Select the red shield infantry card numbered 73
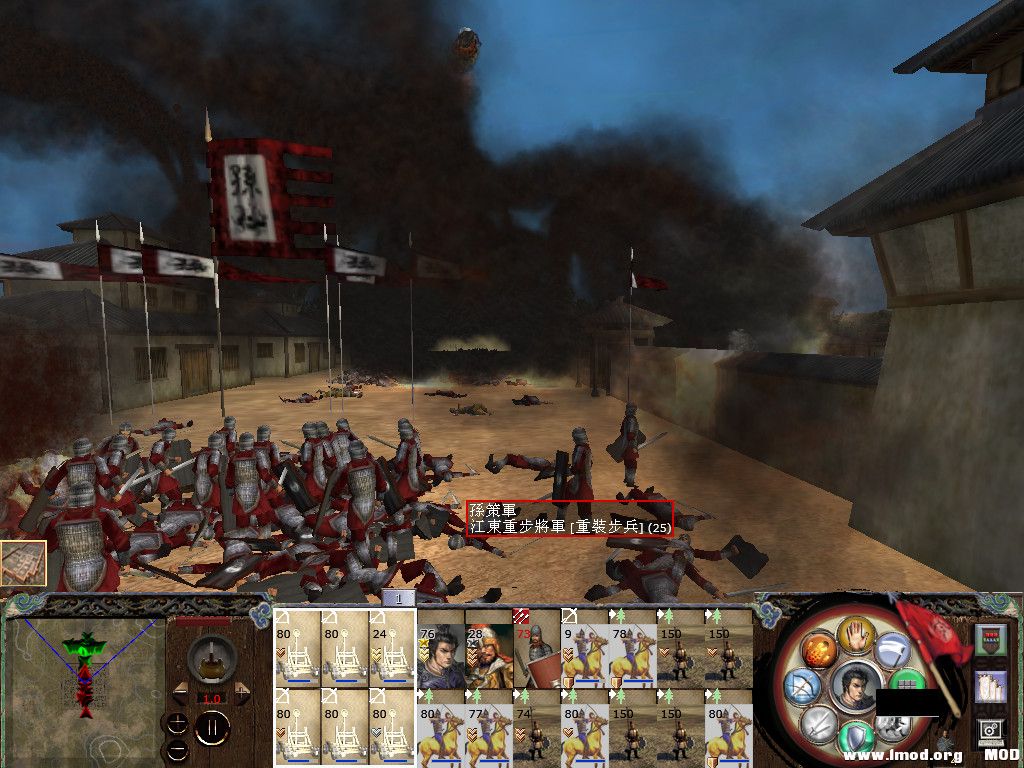This screenshot has height=768, width=1024. pos(536,648)
